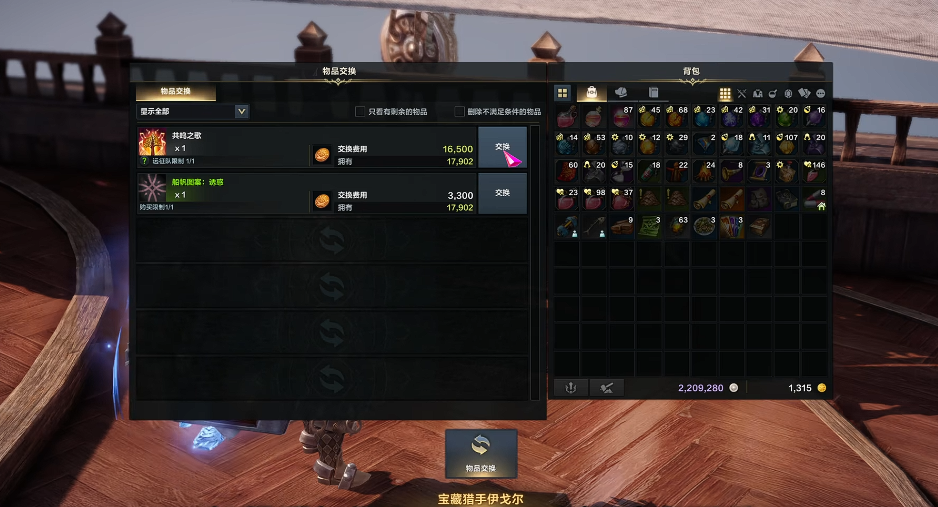Exchange for the 船帆图案 sail pattern
This screenshot has height=507, width=938.
click(x=502, y=192)
